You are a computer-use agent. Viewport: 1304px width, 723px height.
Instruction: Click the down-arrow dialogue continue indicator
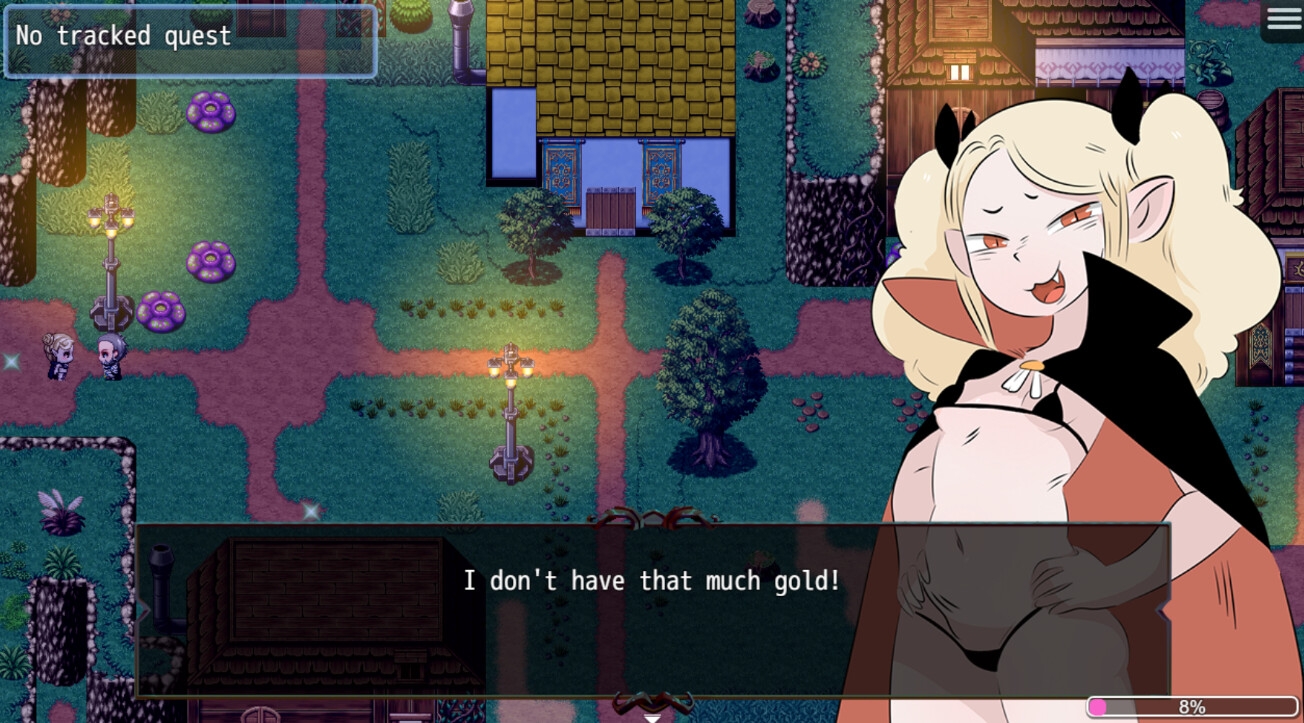point(654,715)
